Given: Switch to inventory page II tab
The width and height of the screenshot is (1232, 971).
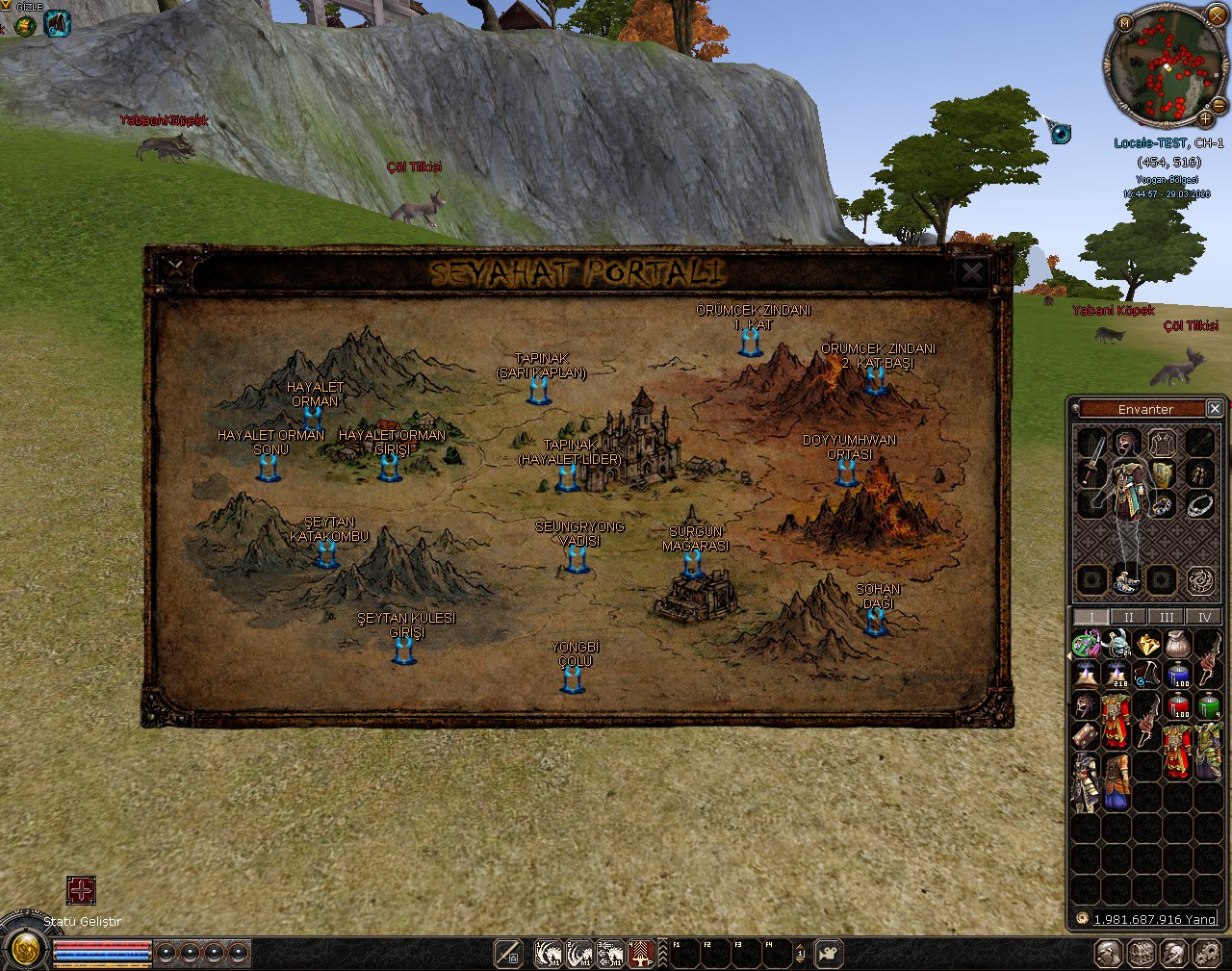Looking at the screenshot, I should pos(1128,617).
